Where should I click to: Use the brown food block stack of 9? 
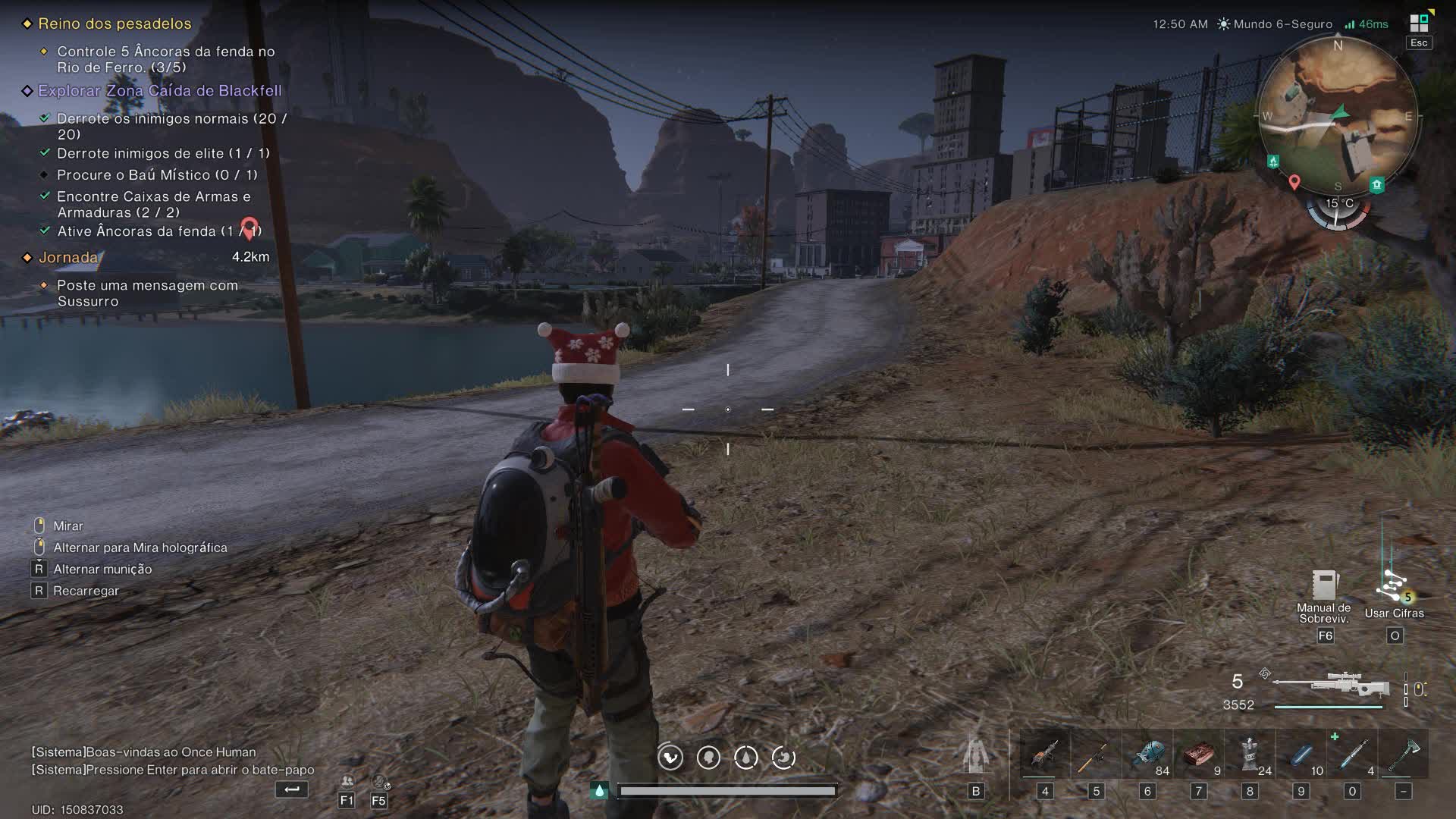pyautogui.click(x=1198, y=755)
